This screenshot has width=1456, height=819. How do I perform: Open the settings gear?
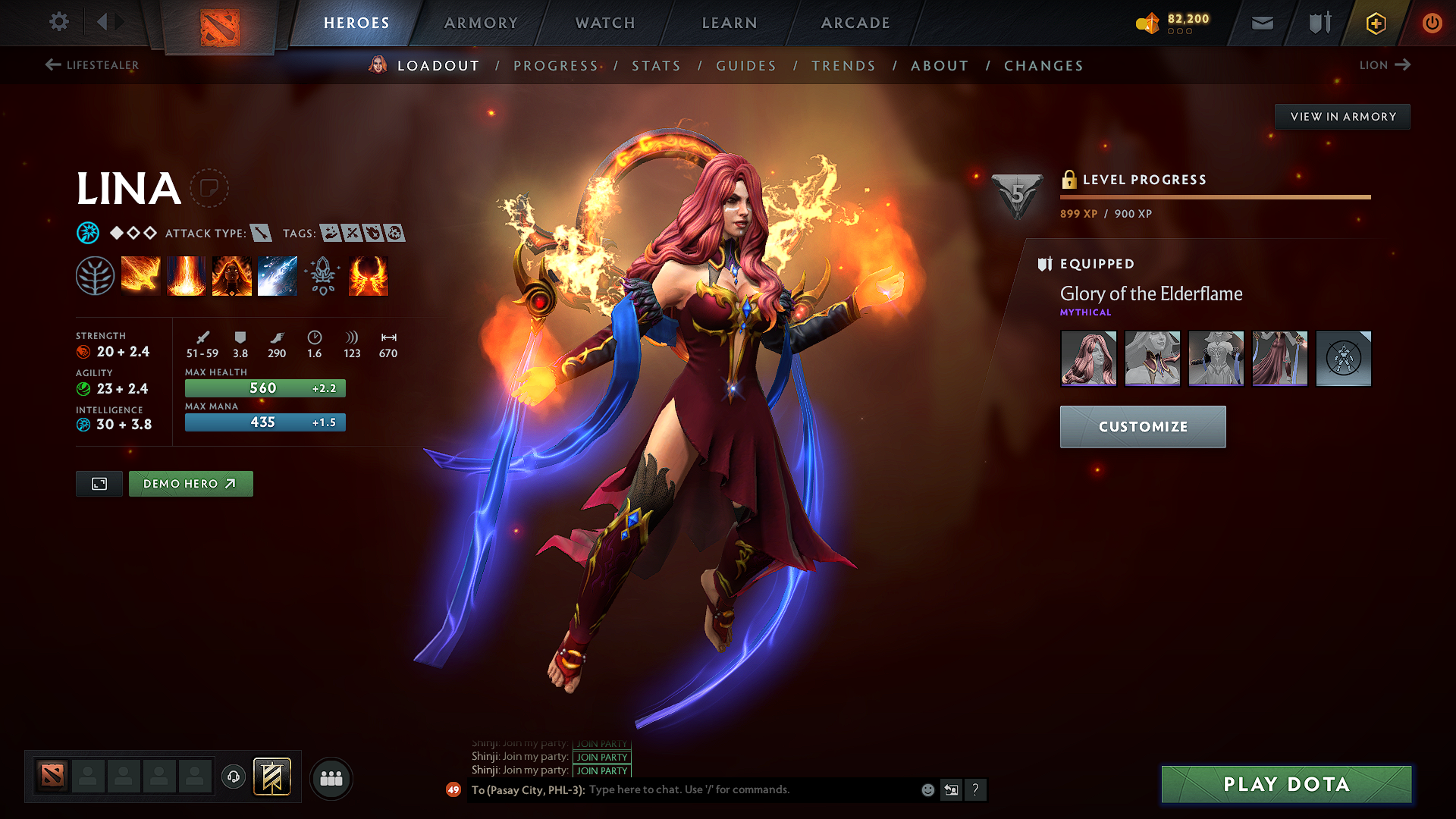58,22
